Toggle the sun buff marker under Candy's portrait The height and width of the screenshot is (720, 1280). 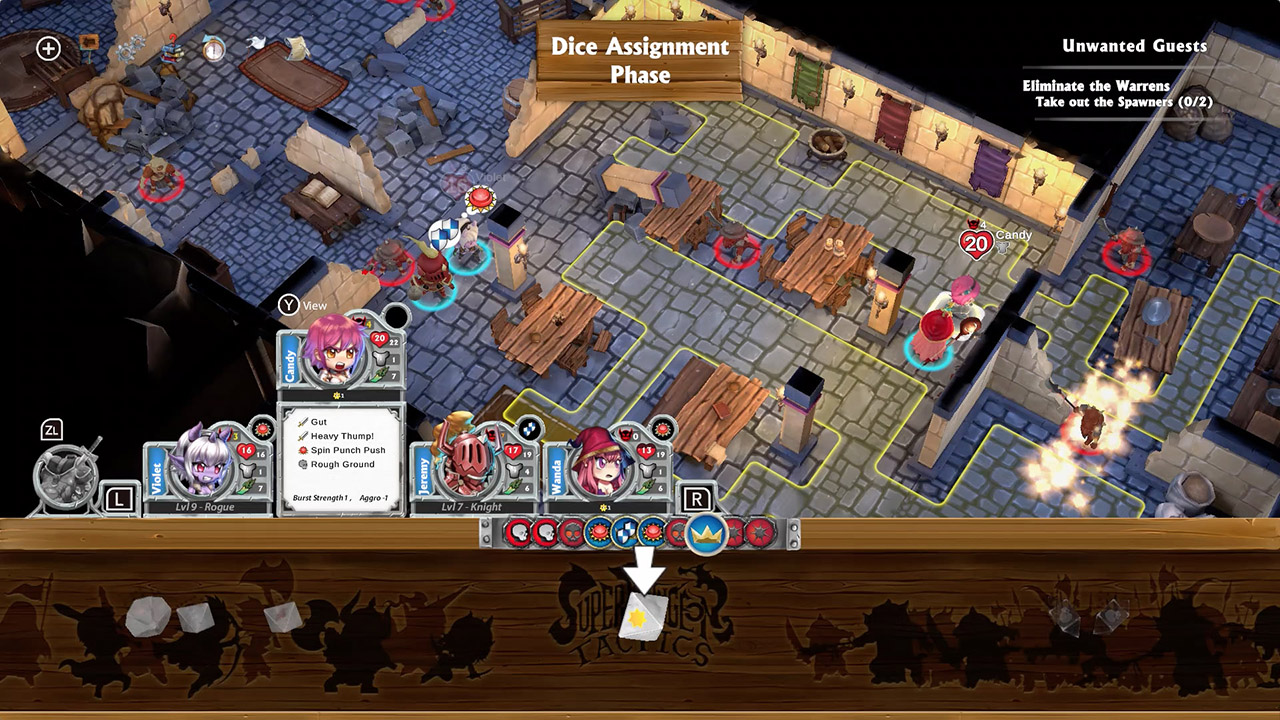(338, 395)
